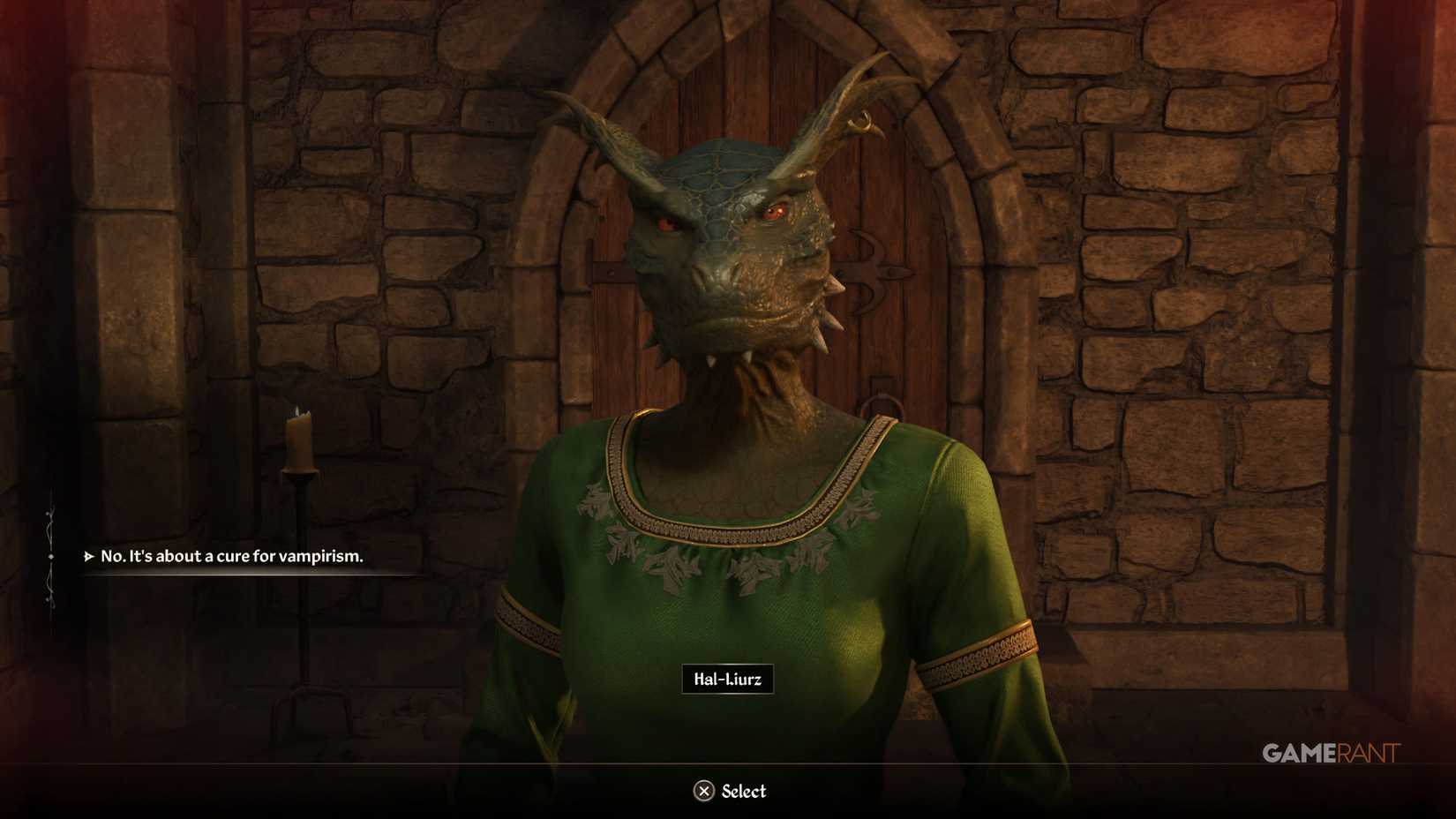Click the circle around the X glyph

[x=703, y=791]
